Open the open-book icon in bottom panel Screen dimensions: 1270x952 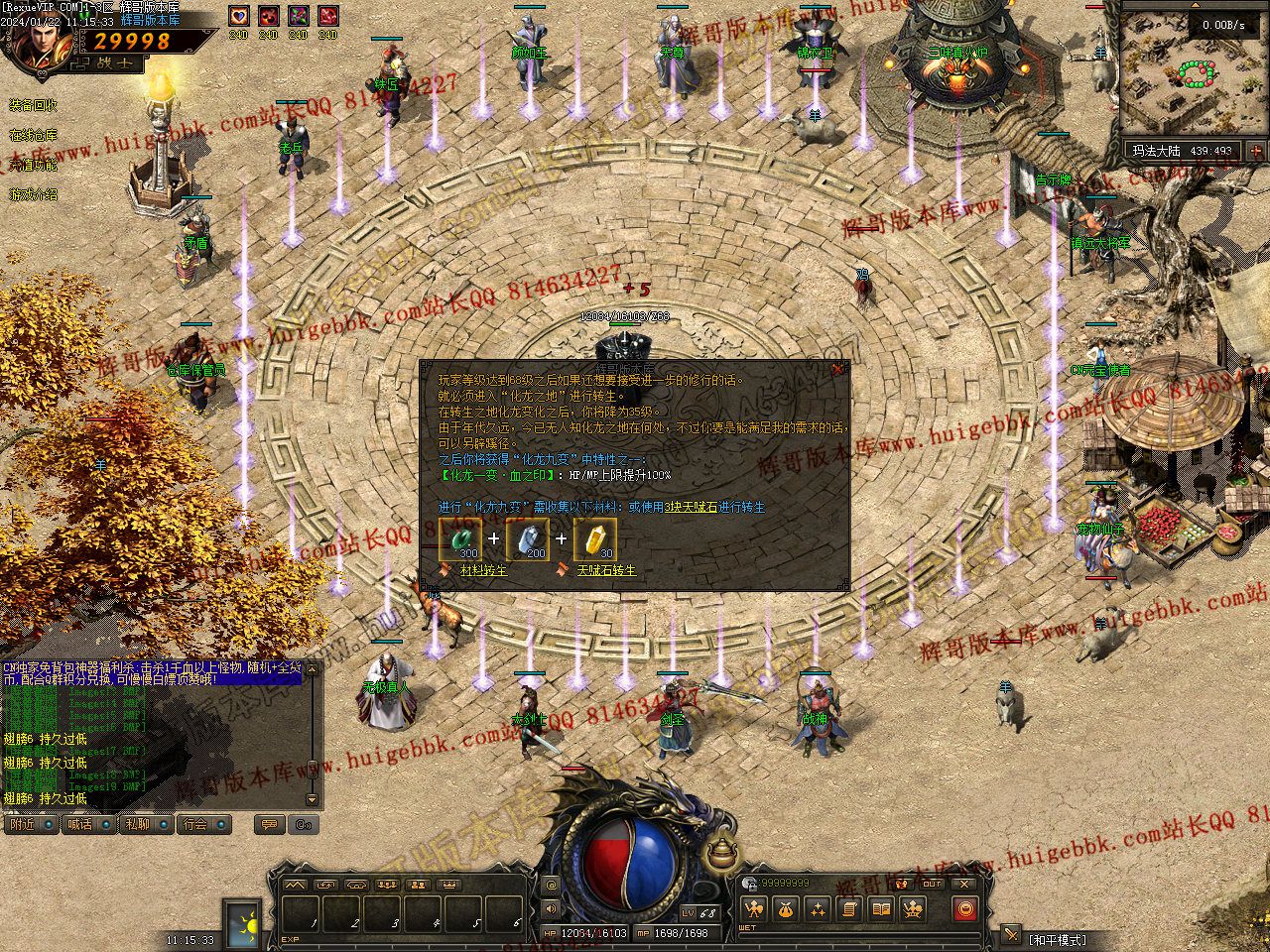[880, 908]
